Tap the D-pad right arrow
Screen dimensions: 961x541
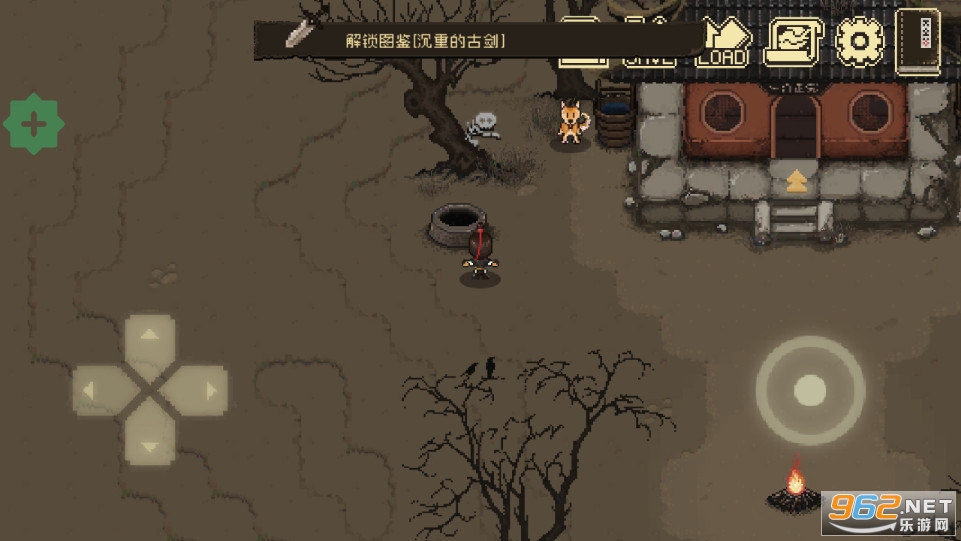point(204,390)
